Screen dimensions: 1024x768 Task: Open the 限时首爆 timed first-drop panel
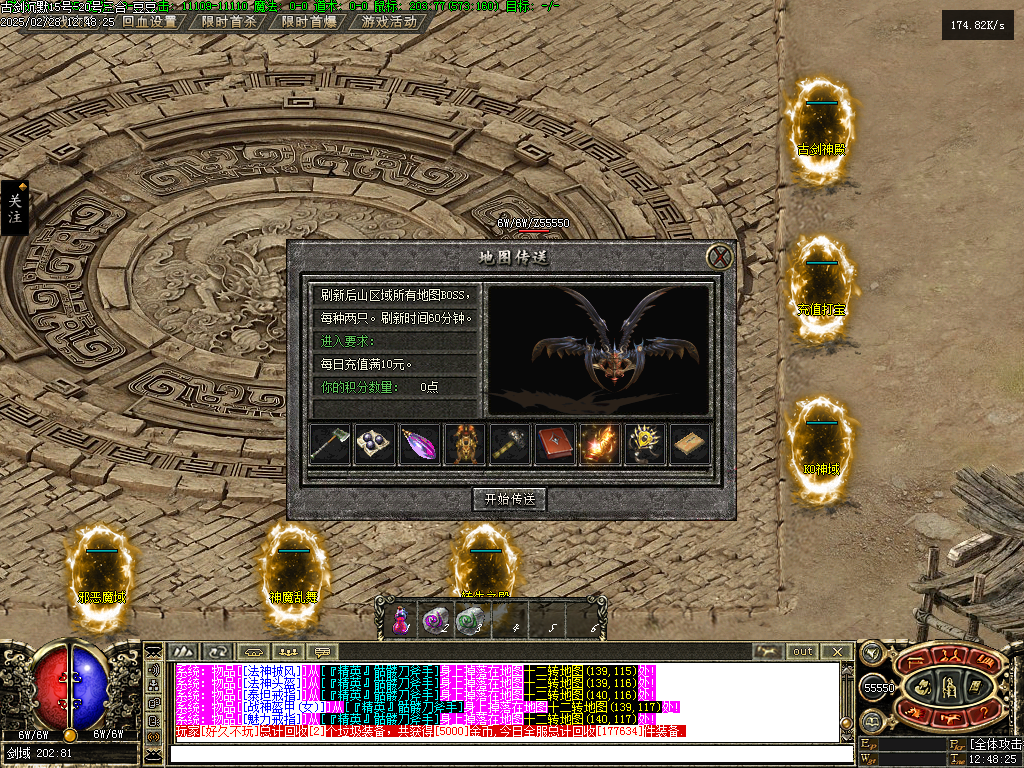click(308, 21)
